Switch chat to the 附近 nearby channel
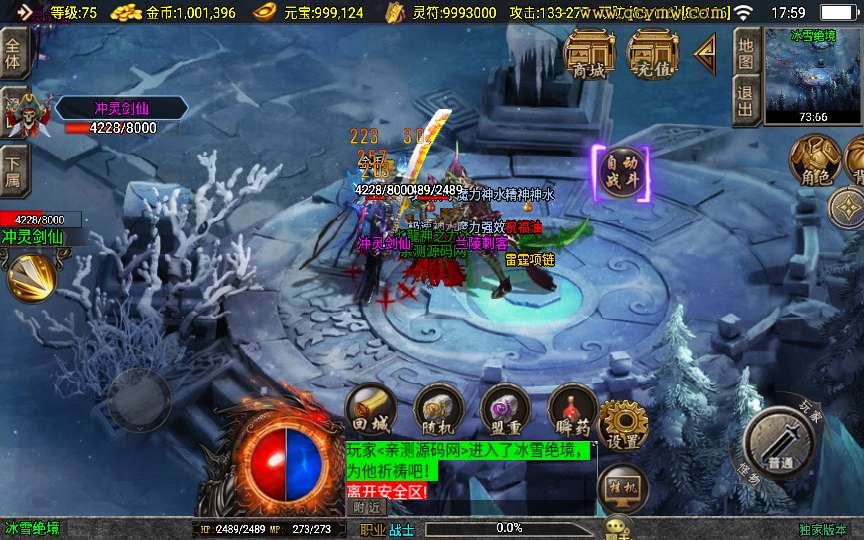This screenshot has width=864, height=540. coord(368,507)
